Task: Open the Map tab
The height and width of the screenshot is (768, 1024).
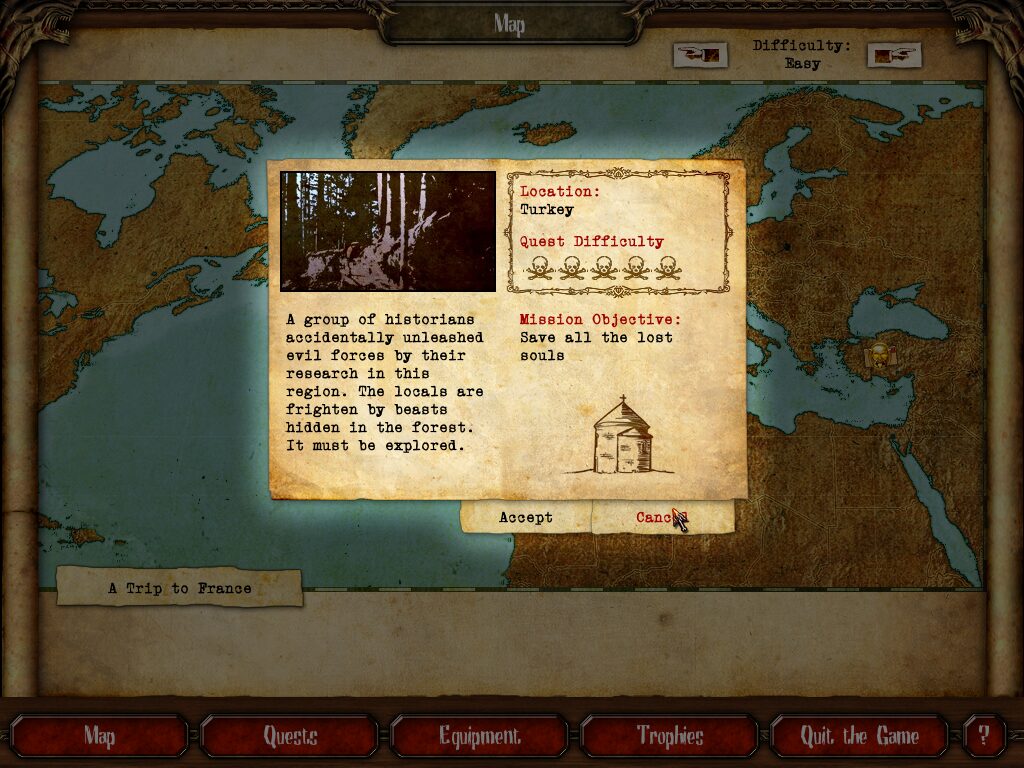Action: (99, 737)
